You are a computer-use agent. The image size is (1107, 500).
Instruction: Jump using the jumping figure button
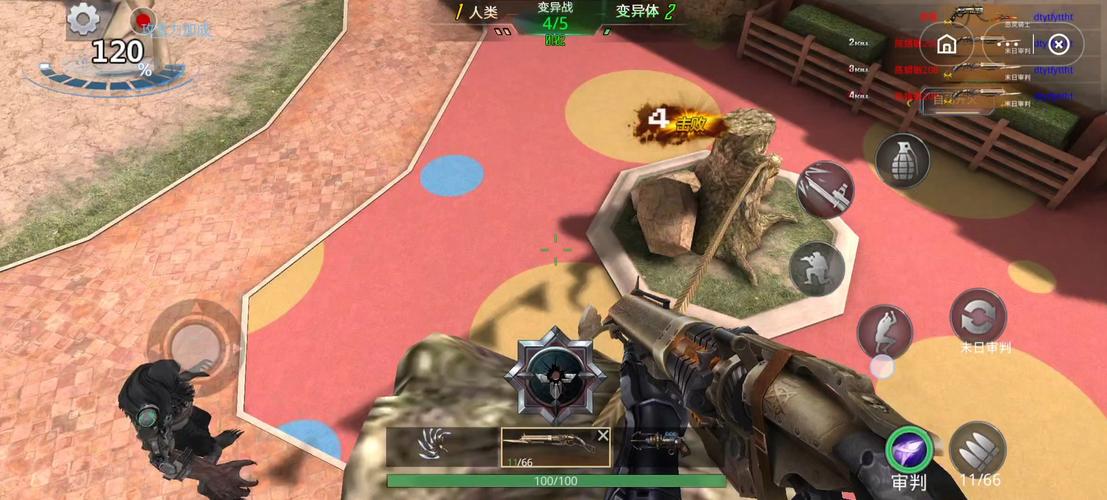(x=885, y=331)
